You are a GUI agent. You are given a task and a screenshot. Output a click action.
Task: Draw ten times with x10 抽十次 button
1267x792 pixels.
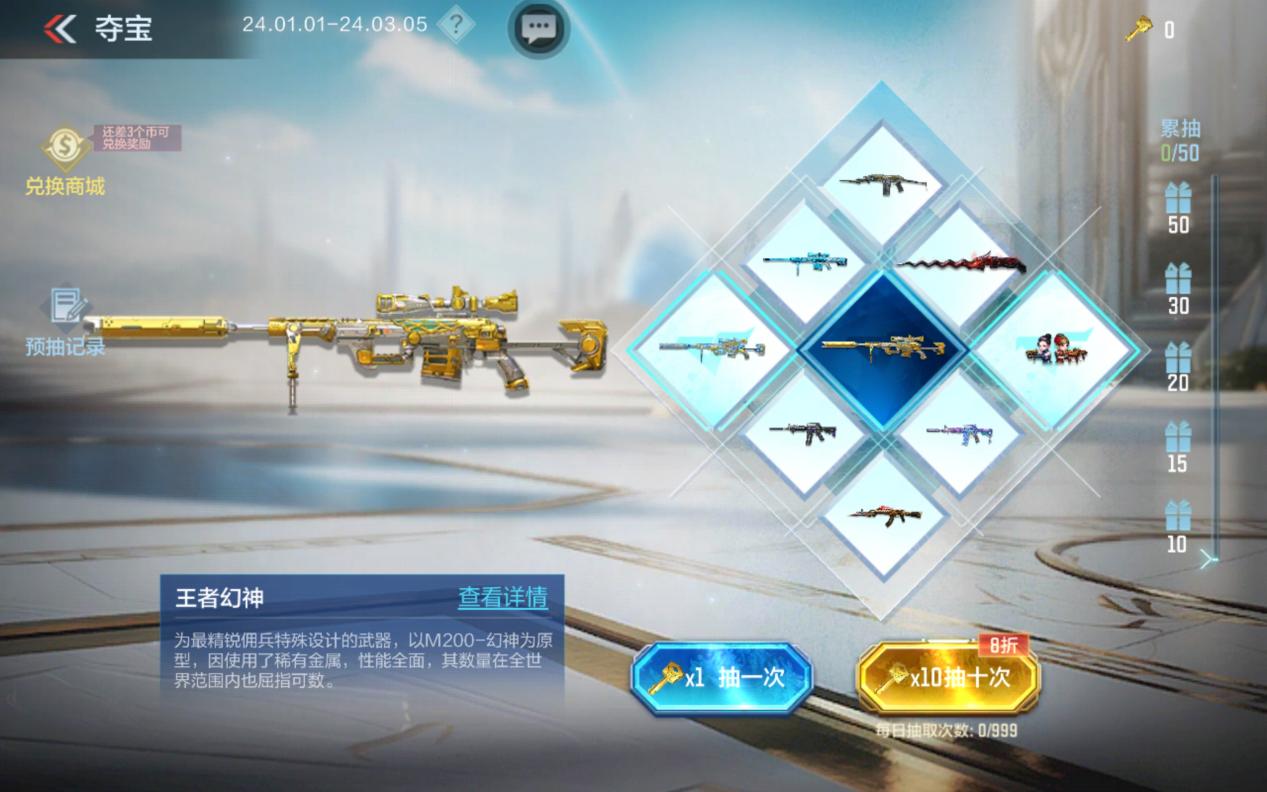[x=948, y=678]
